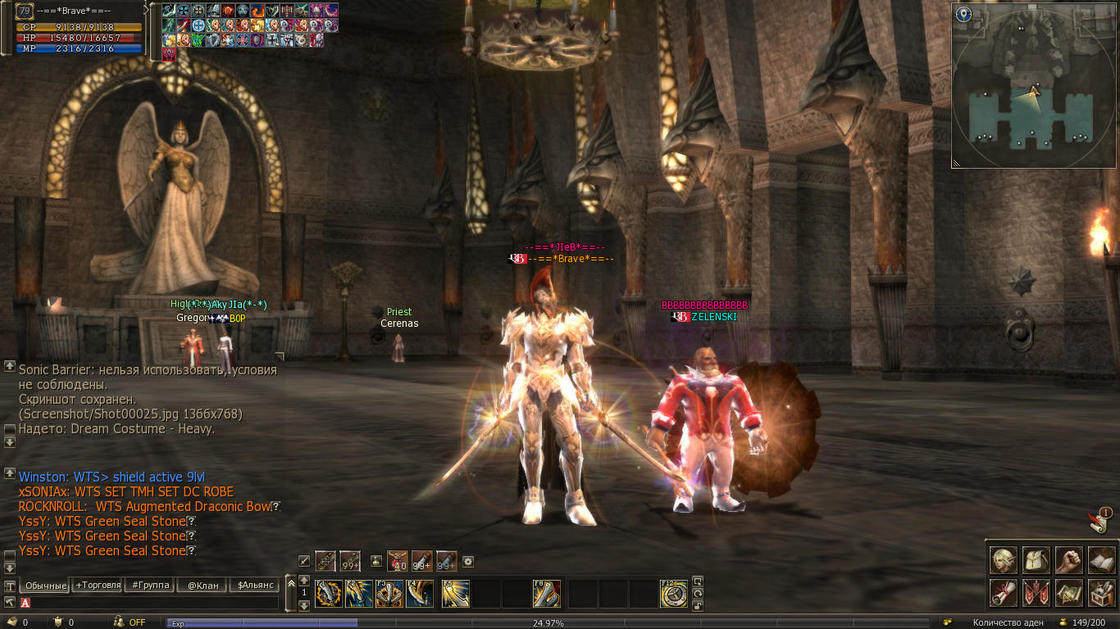Open the +Торговля trade chat tab
The width and height of the screenshot is (1120, 629).
click(98, 585)
